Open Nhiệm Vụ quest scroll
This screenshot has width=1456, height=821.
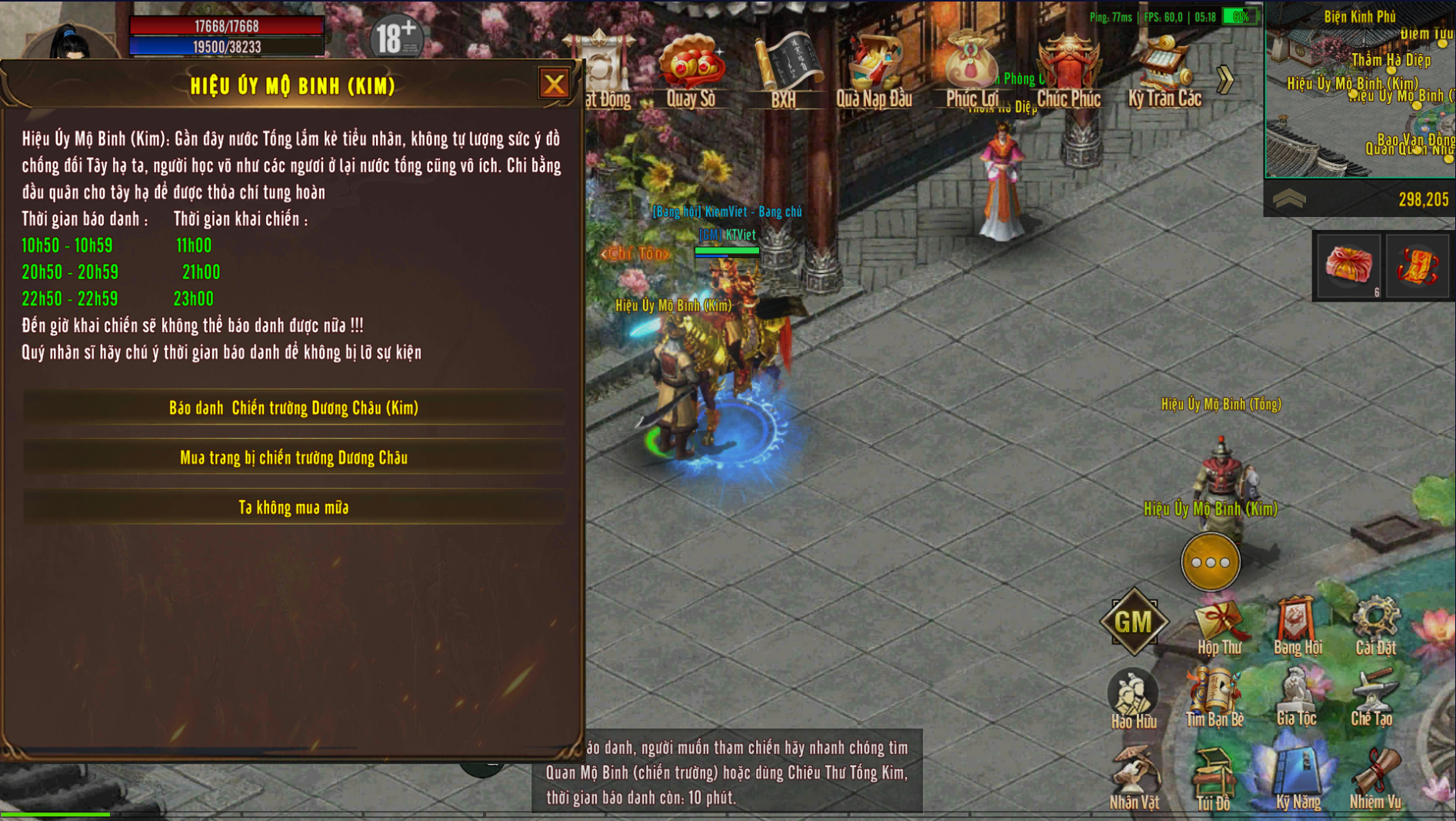pyautogui.click(x=1375, y=777)
